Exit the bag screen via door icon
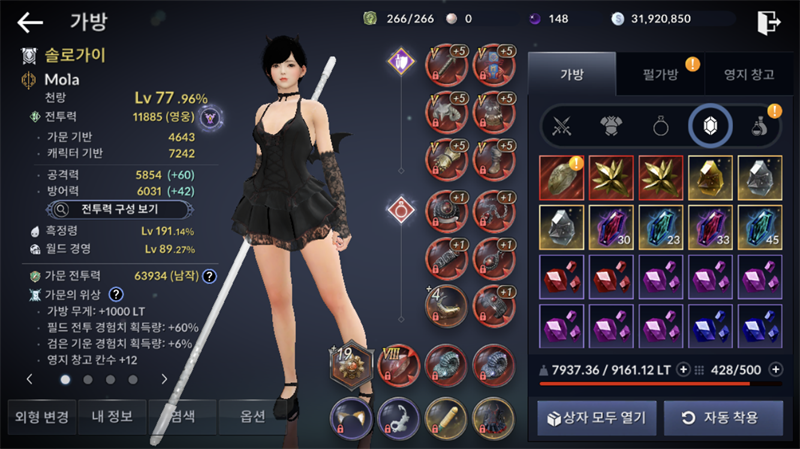 coord(768,21)
